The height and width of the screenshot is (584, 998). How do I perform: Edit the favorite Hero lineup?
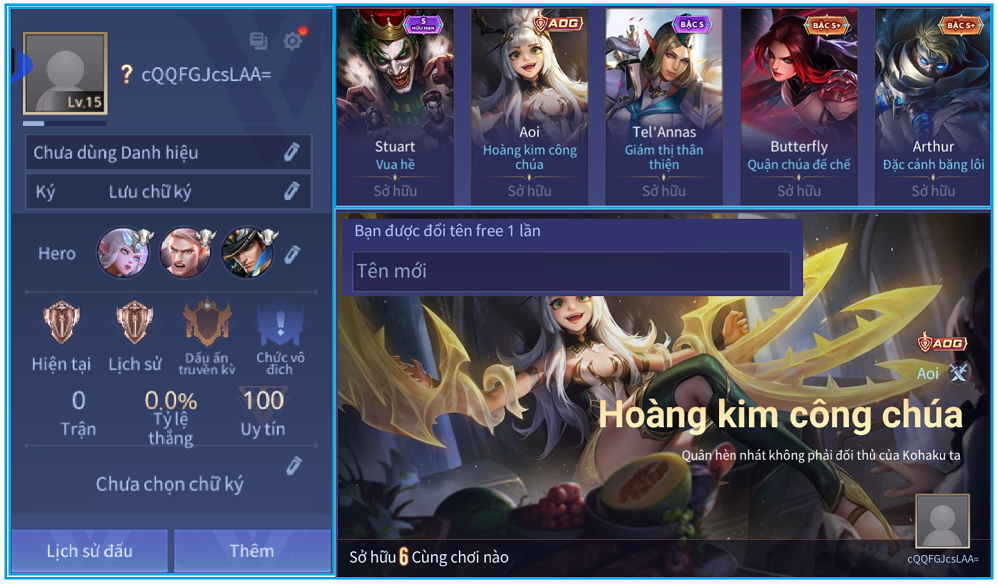coord(291,254)
